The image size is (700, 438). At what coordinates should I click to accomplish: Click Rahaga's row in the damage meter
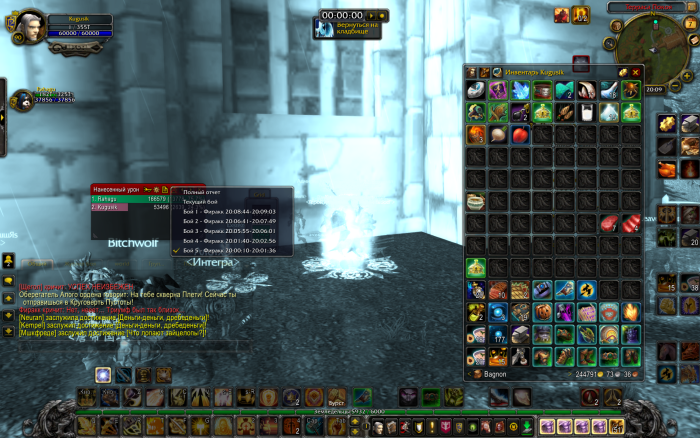[x=130, y=199]
